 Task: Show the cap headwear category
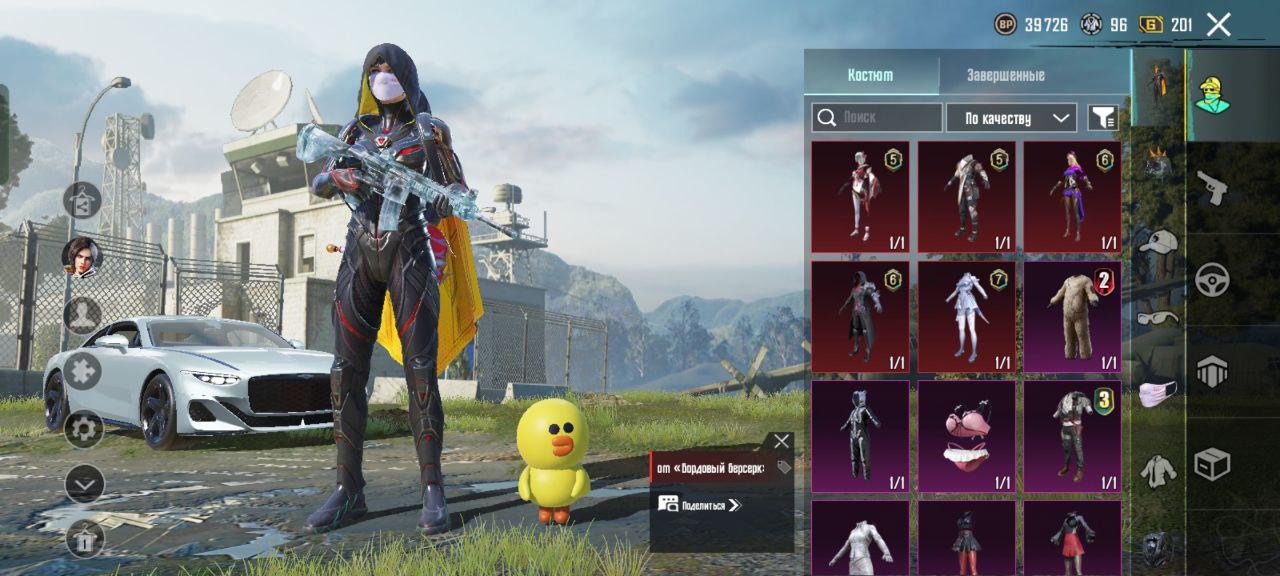coord(1158,243)
